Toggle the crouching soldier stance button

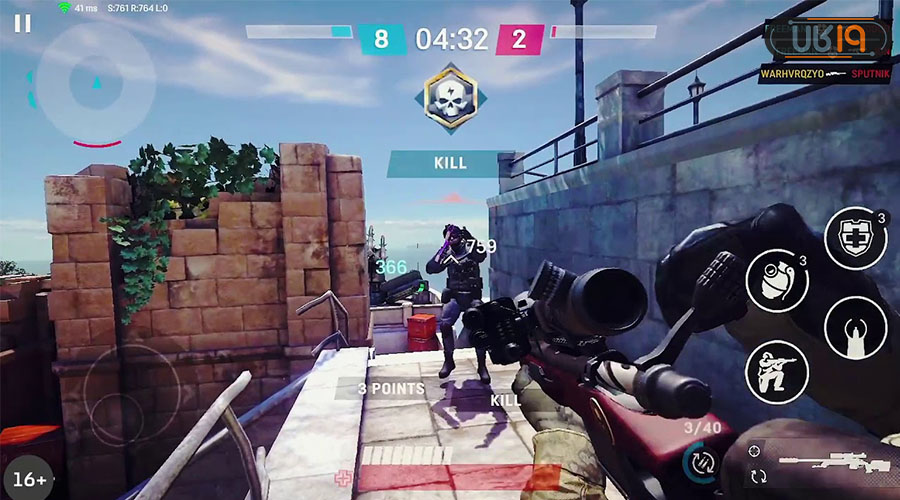pos(777,371)
